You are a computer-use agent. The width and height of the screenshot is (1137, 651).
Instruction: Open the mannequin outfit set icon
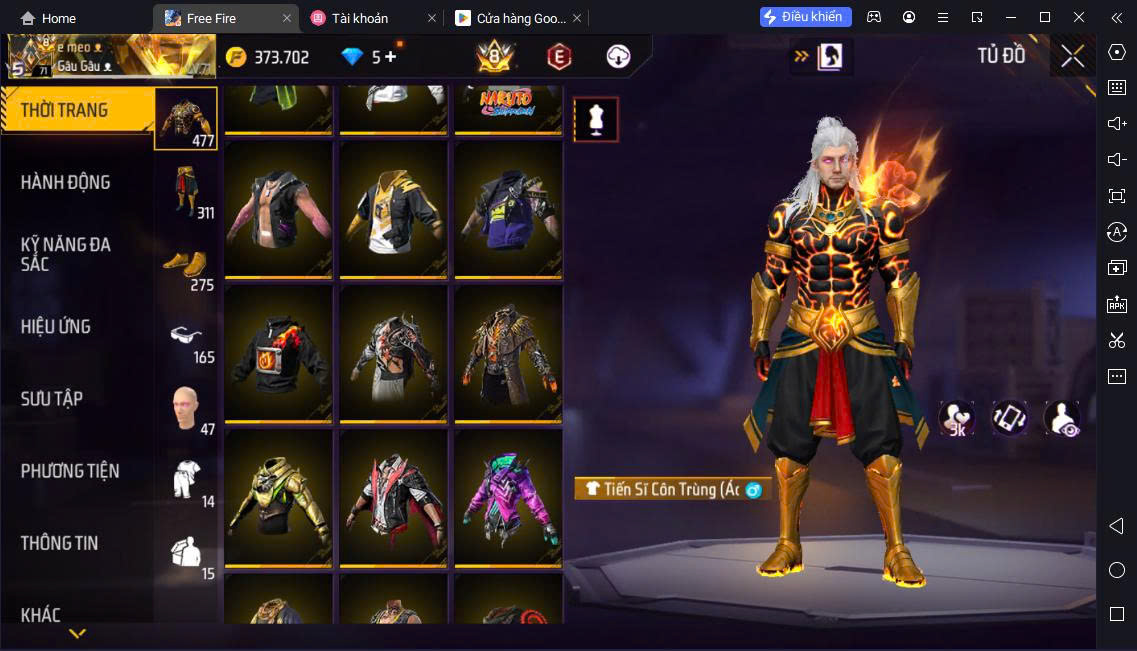[x=596, y=120]
